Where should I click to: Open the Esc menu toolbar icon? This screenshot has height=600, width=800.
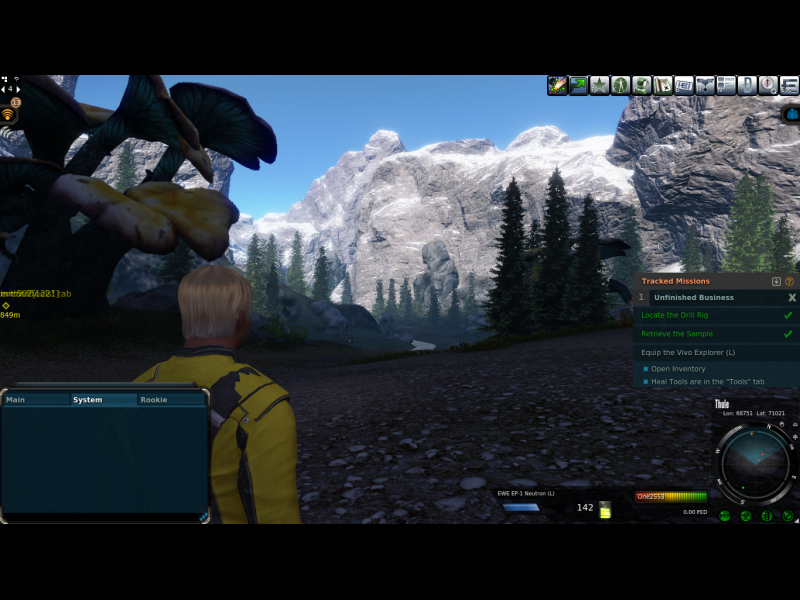(788, 86)
